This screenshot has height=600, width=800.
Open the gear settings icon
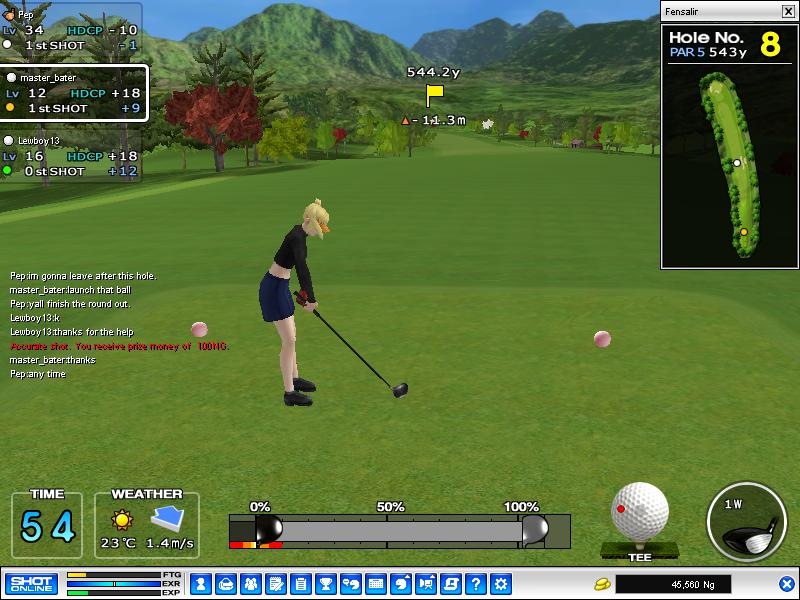pos(501,583)
